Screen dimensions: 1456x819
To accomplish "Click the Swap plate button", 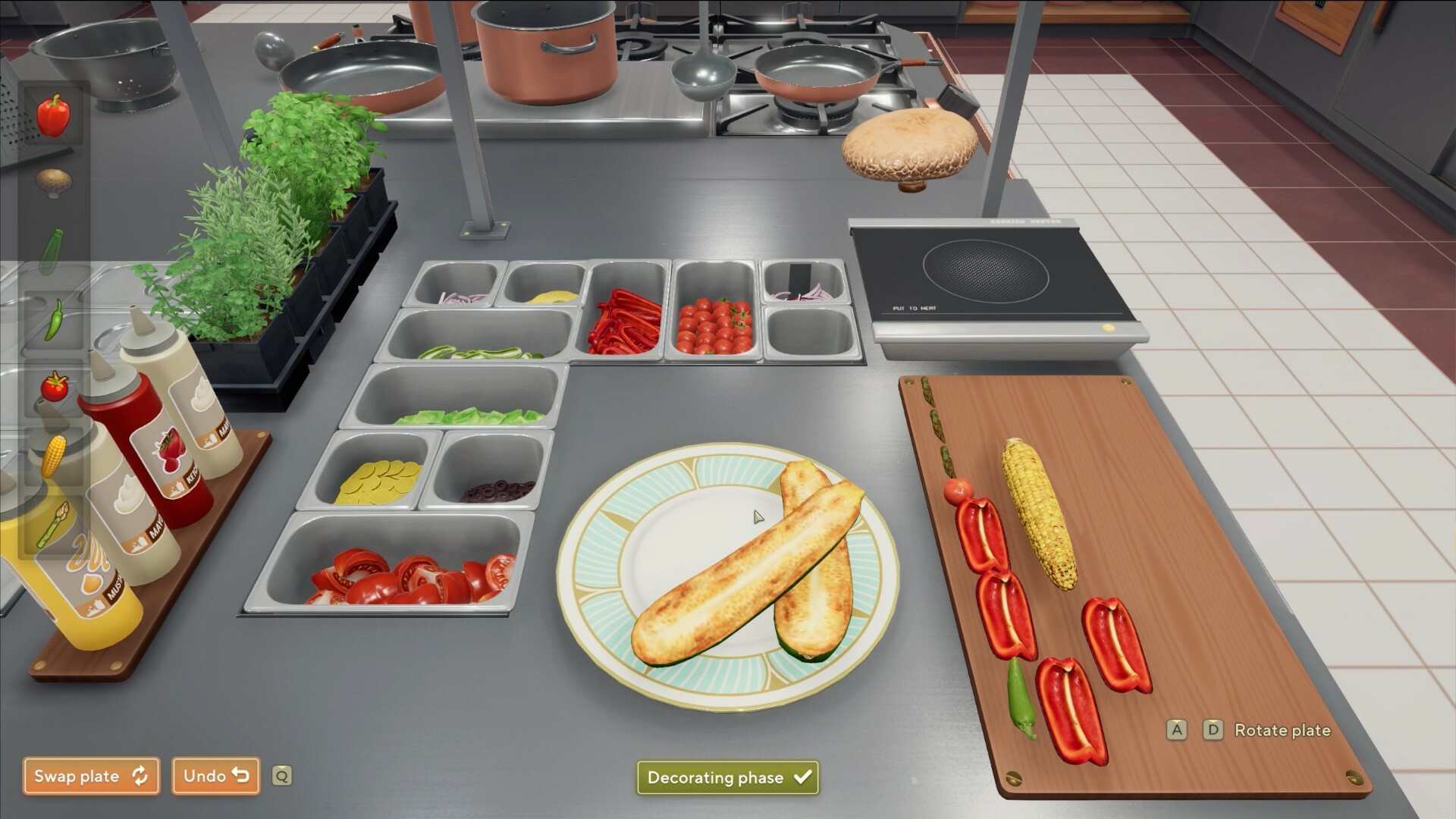I will (x=90, y=776).
